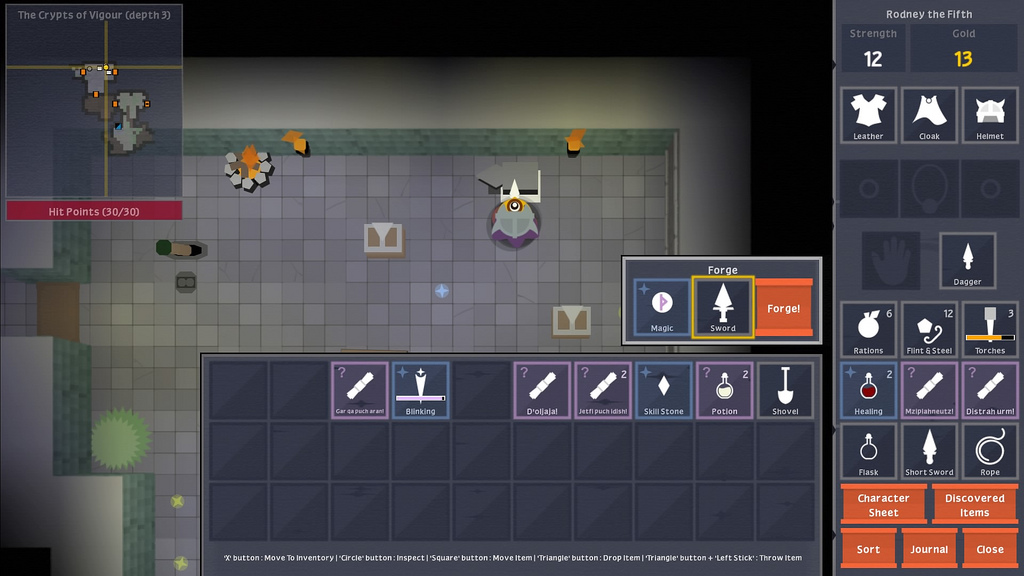This screenshot has width=1024, height=576.
Task: Show the Discovered Items list
Action: [x=974, y=505]
